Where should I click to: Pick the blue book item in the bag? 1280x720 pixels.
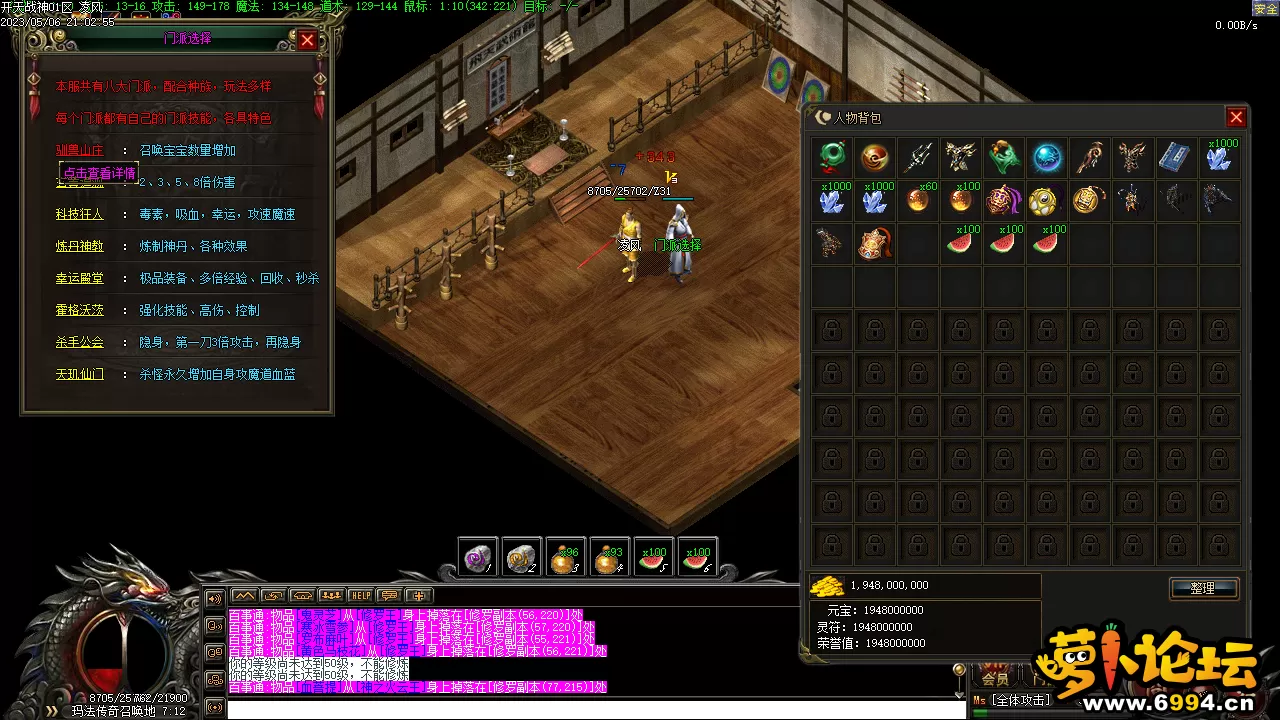(1176, 157)
